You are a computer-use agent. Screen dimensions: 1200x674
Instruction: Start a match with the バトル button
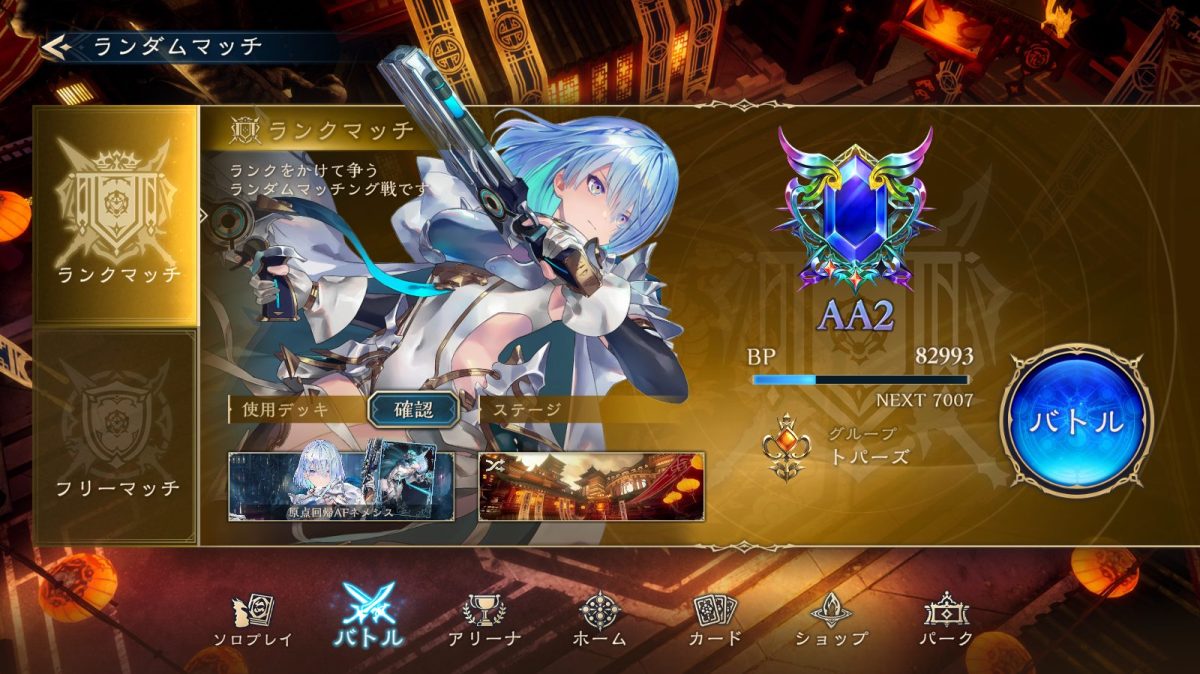(1077, 421)
